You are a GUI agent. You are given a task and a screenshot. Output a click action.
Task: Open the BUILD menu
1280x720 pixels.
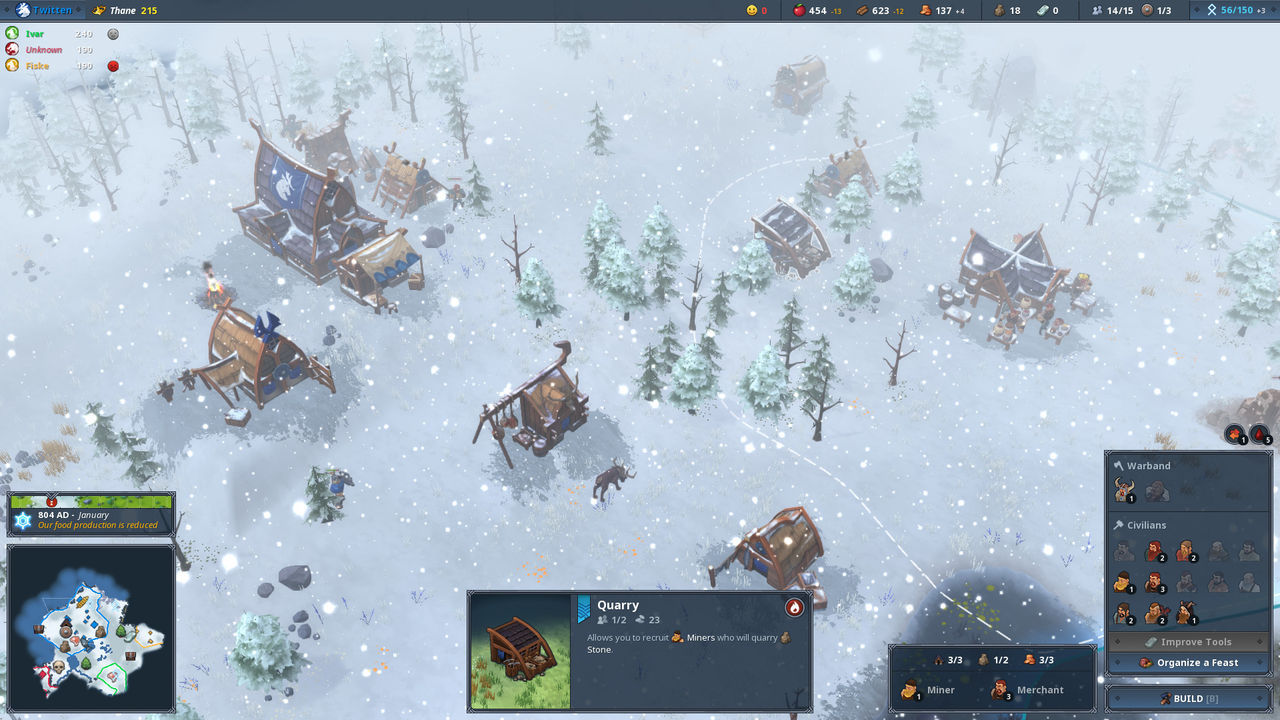click(1188, 697)
